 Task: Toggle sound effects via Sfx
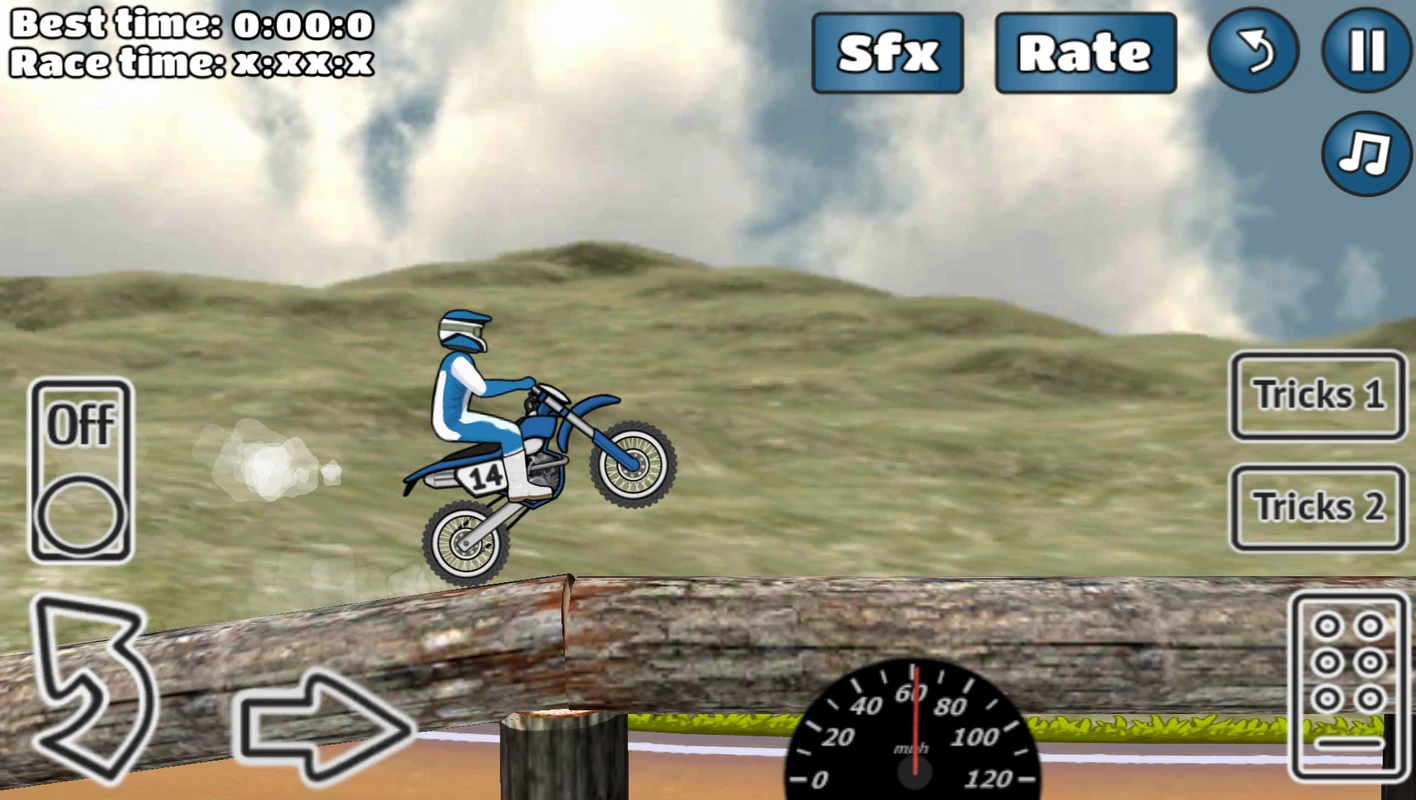pos(887,52)
